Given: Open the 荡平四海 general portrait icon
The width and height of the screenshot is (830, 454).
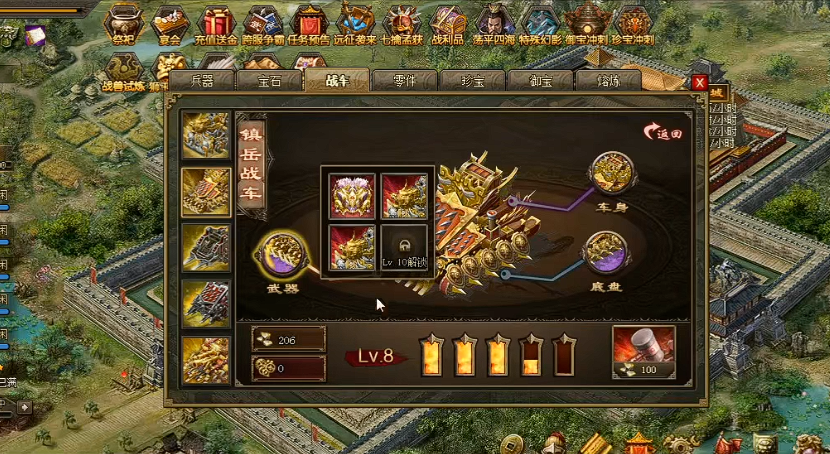Looking at the screenshot, I should click(493, 23).
